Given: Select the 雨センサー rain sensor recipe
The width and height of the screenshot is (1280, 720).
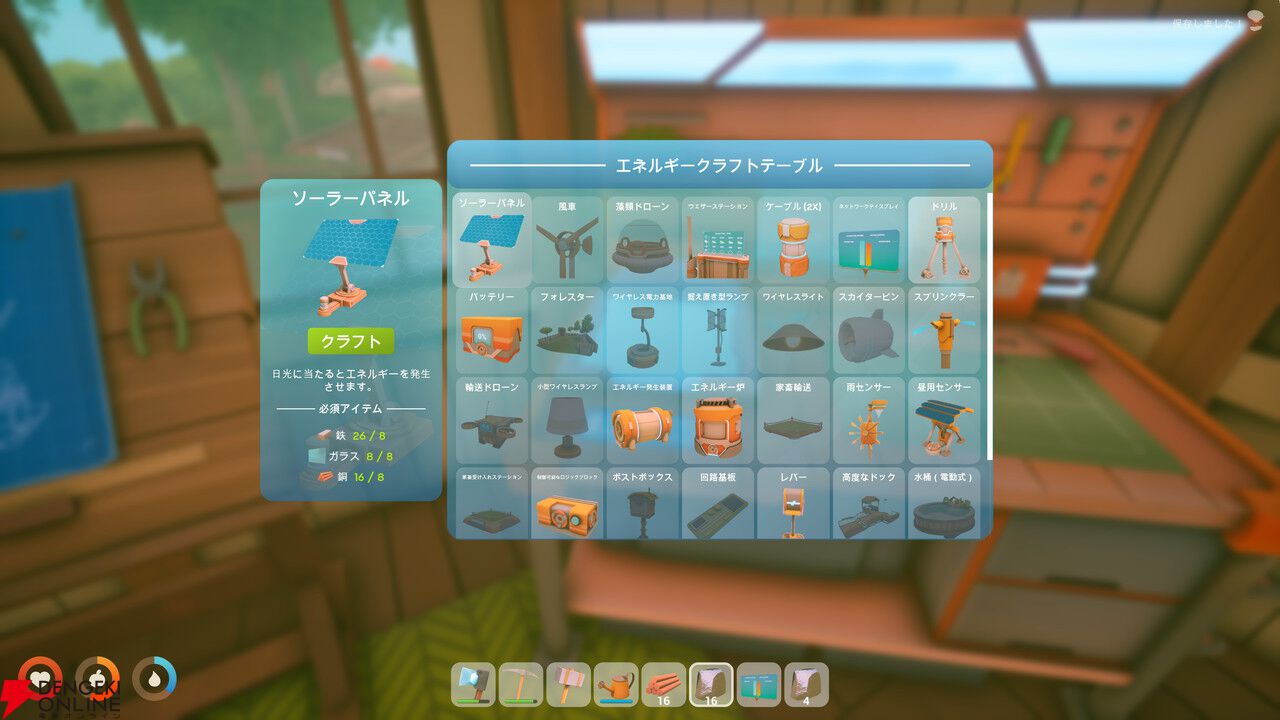Looking at the screenshot, I should (x=868, y=420).
